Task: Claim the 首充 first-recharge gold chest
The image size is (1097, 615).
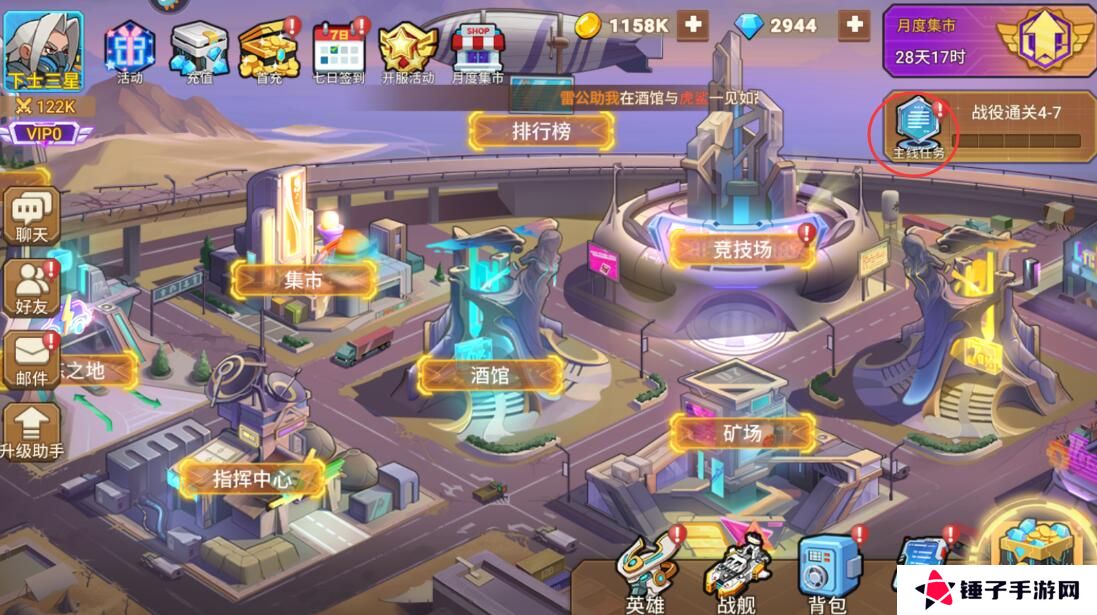Action: 268,50
